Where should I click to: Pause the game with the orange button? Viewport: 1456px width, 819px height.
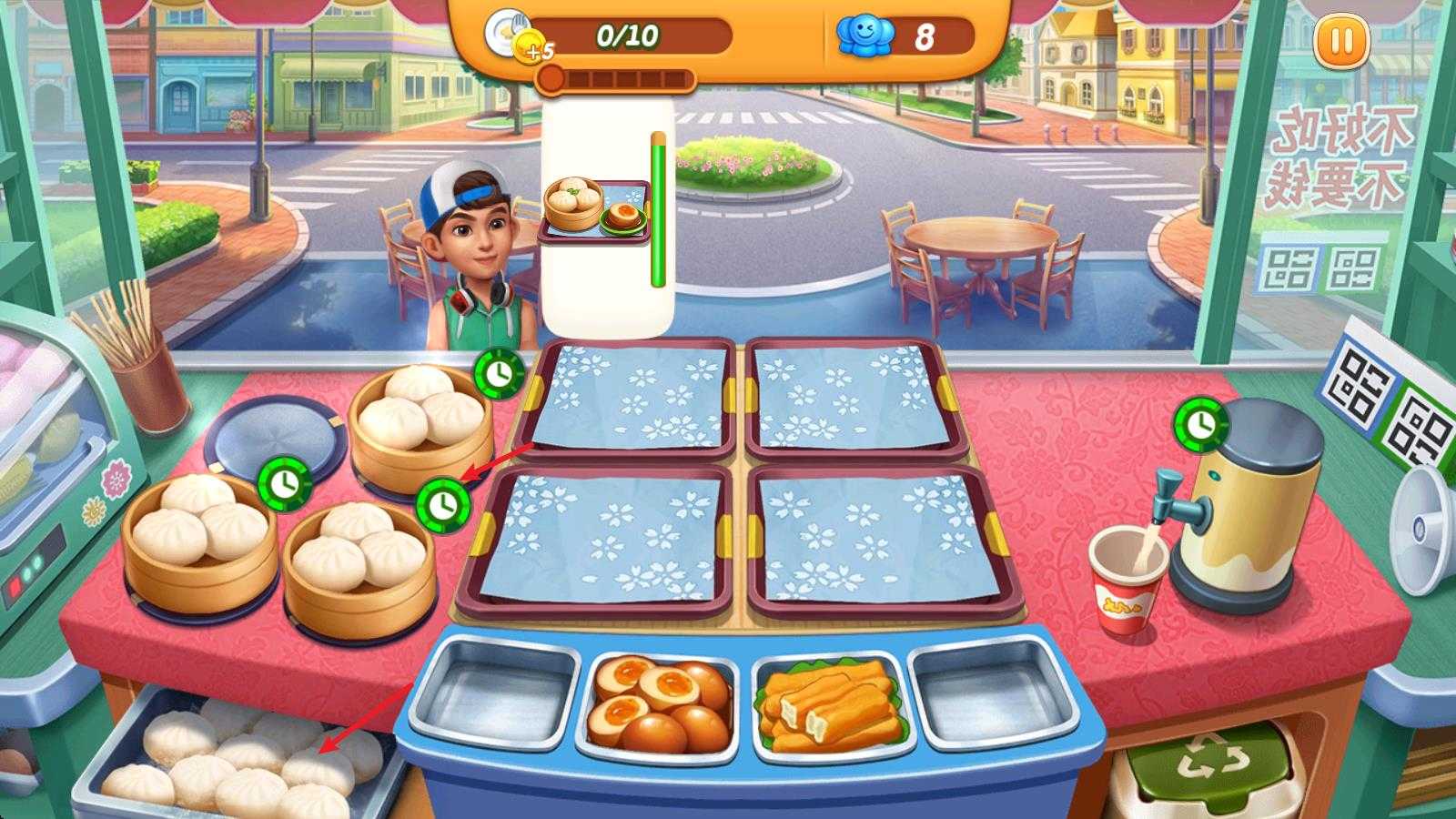click(x=1341, y=42)
